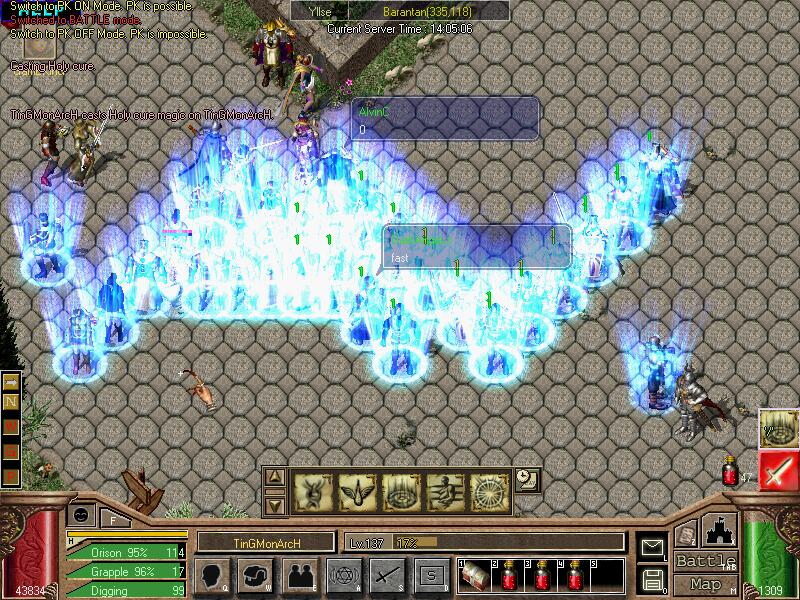Open the inventory bag icon
The image size is (800, 600).
pyautogui.click(x=257, y=575)
